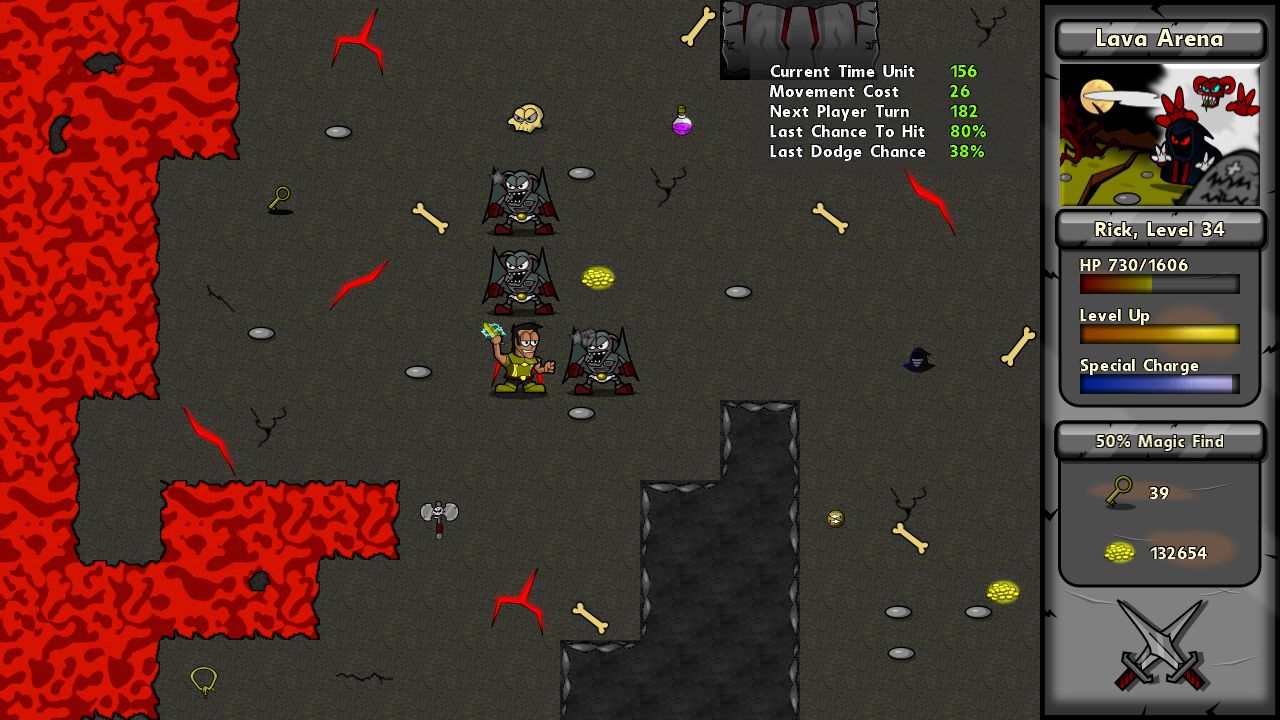Open the Rick, Level 34 character header
Screen dimensions: 1280x720
[1159, 230]
